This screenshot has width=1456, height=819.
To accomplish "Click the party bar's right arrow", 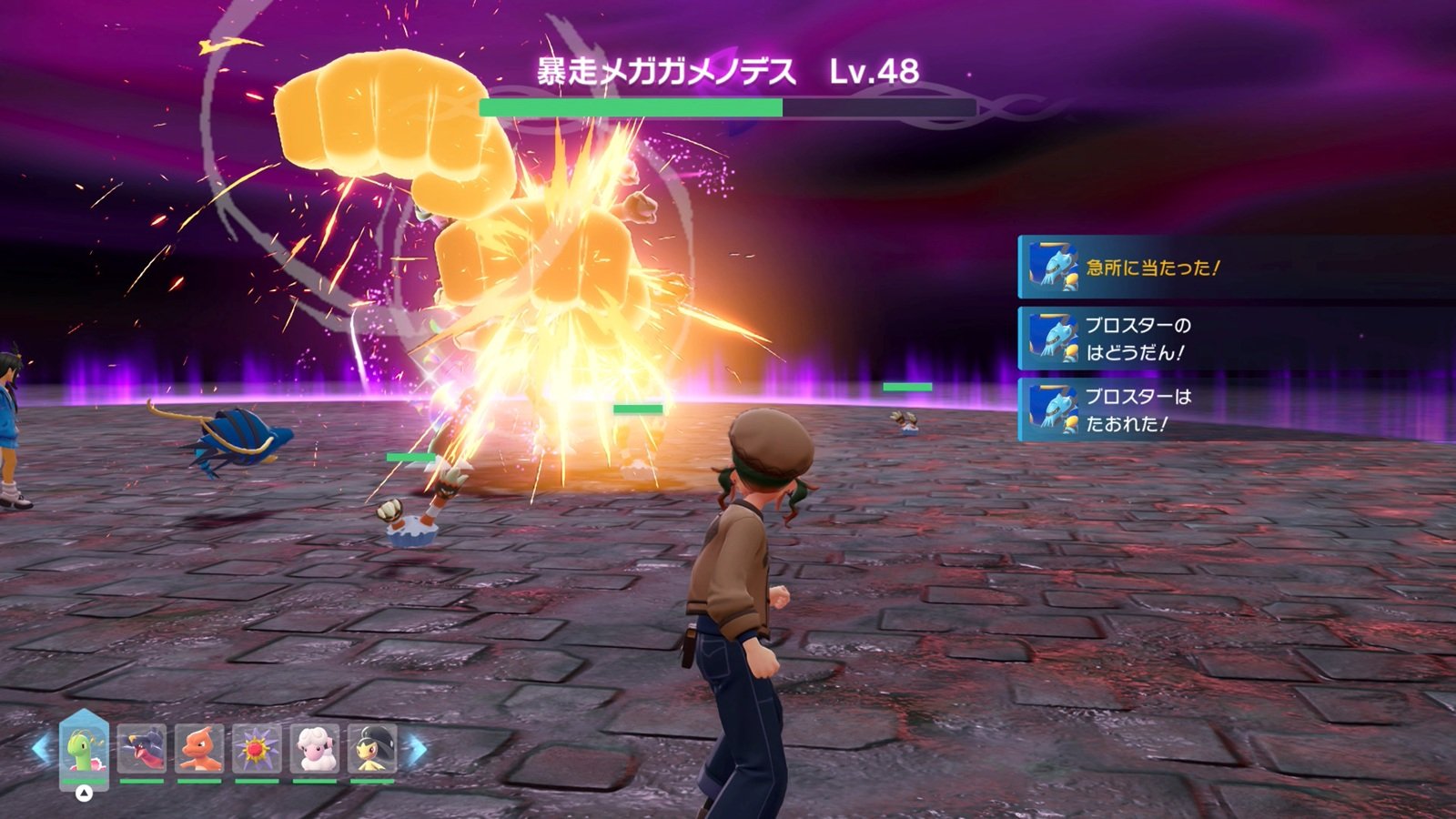I will [416, 749].
